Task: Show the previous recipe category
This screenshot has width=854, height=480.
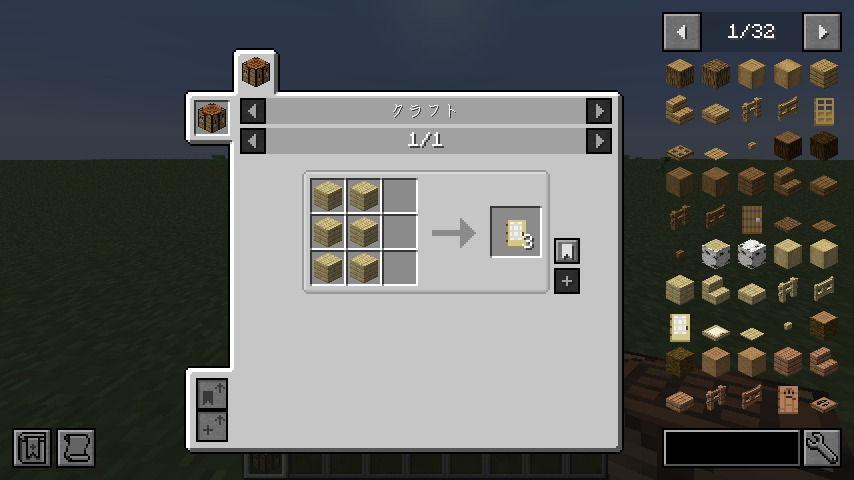Action: [x=254, y=111]
